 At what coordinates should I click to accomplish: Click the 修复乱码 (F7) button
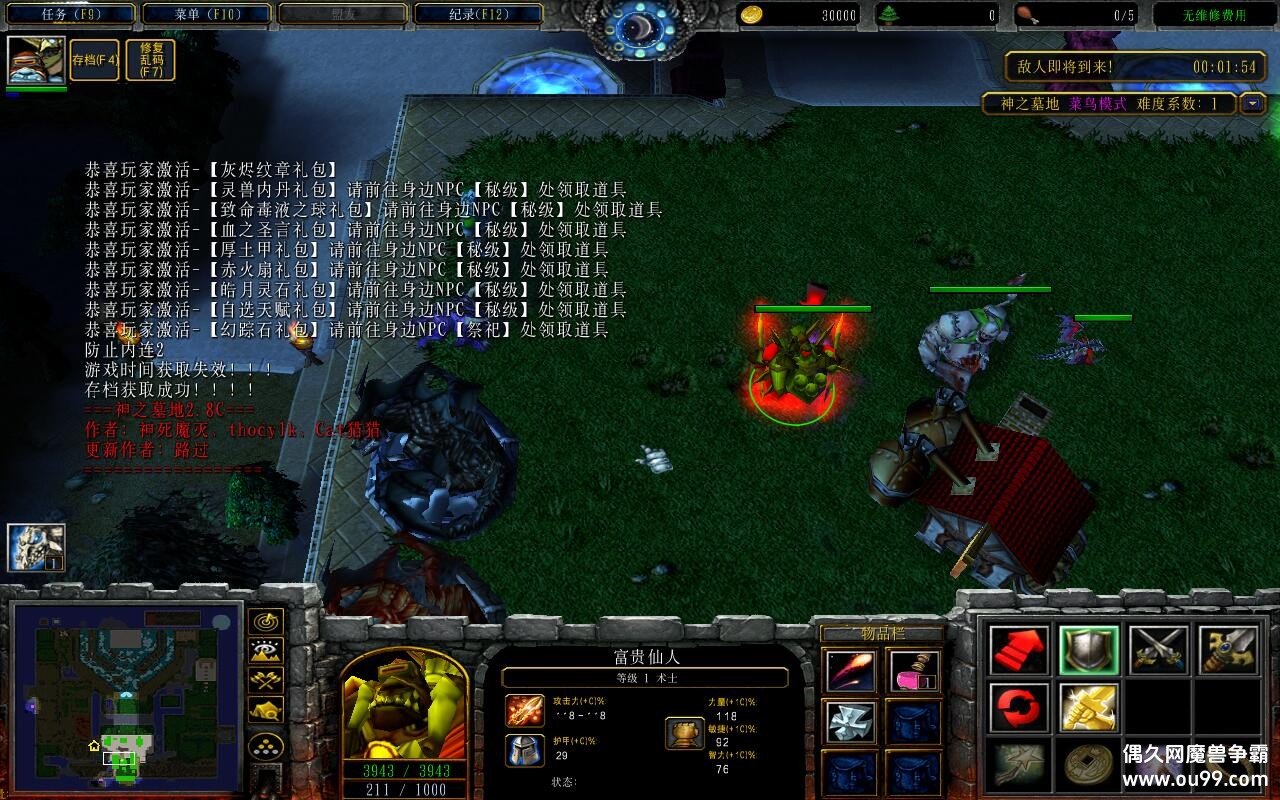click(x=151, y=60)
